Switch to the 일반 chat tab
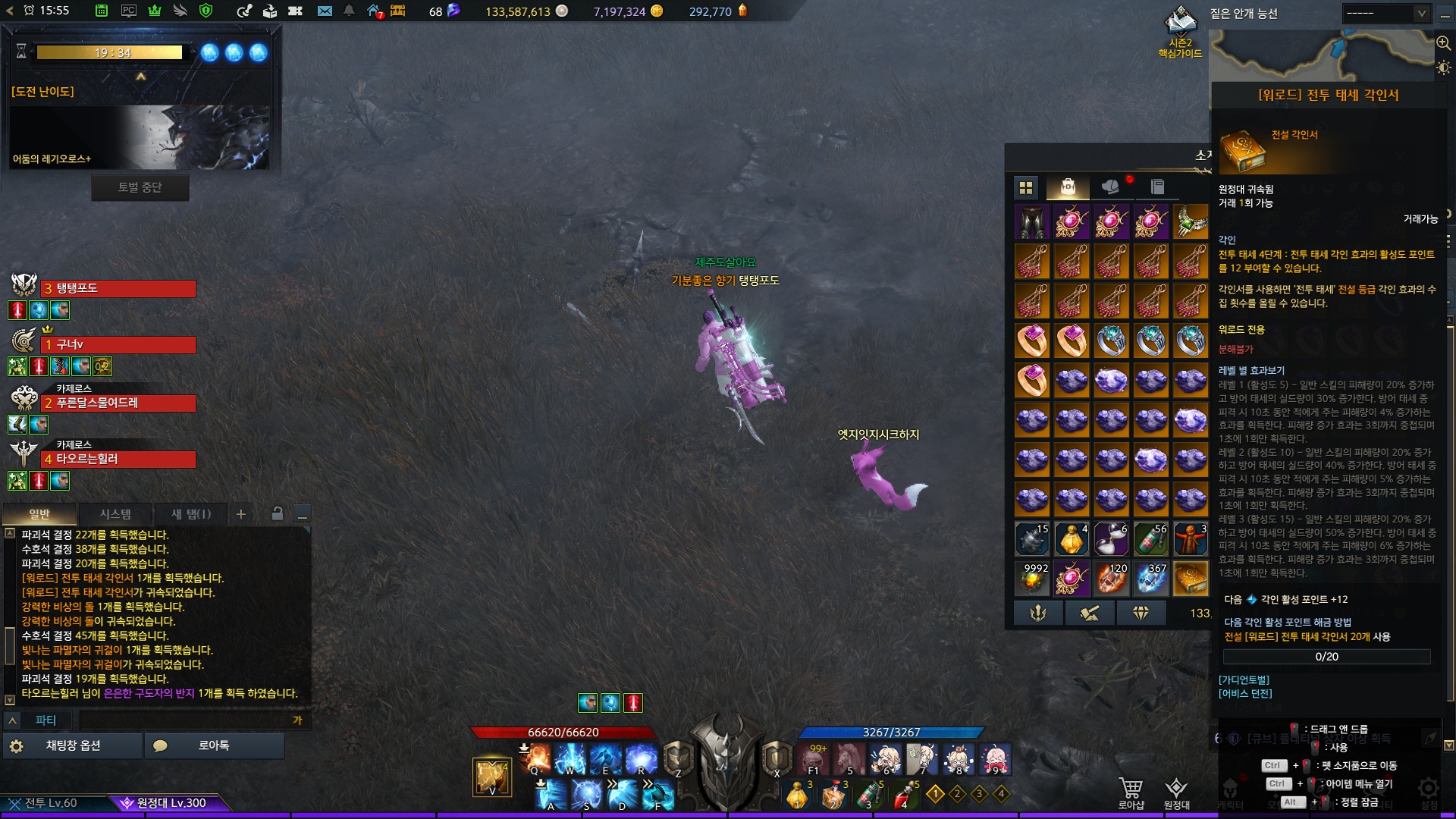 coord(39,514)
